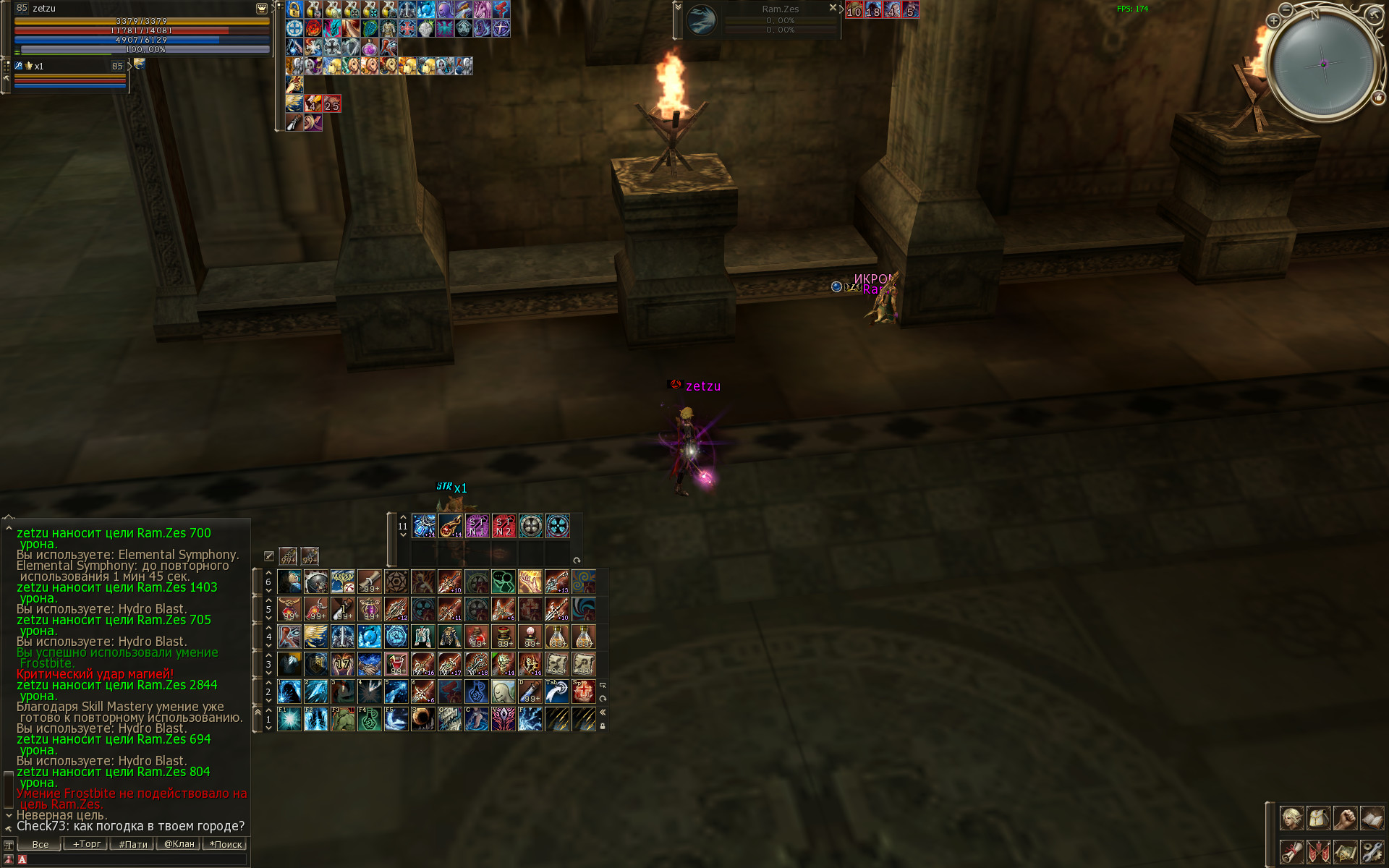This screenshot has height=868, width=1389.
Task: Open the actions fist icon
Action: [1345, 818]
